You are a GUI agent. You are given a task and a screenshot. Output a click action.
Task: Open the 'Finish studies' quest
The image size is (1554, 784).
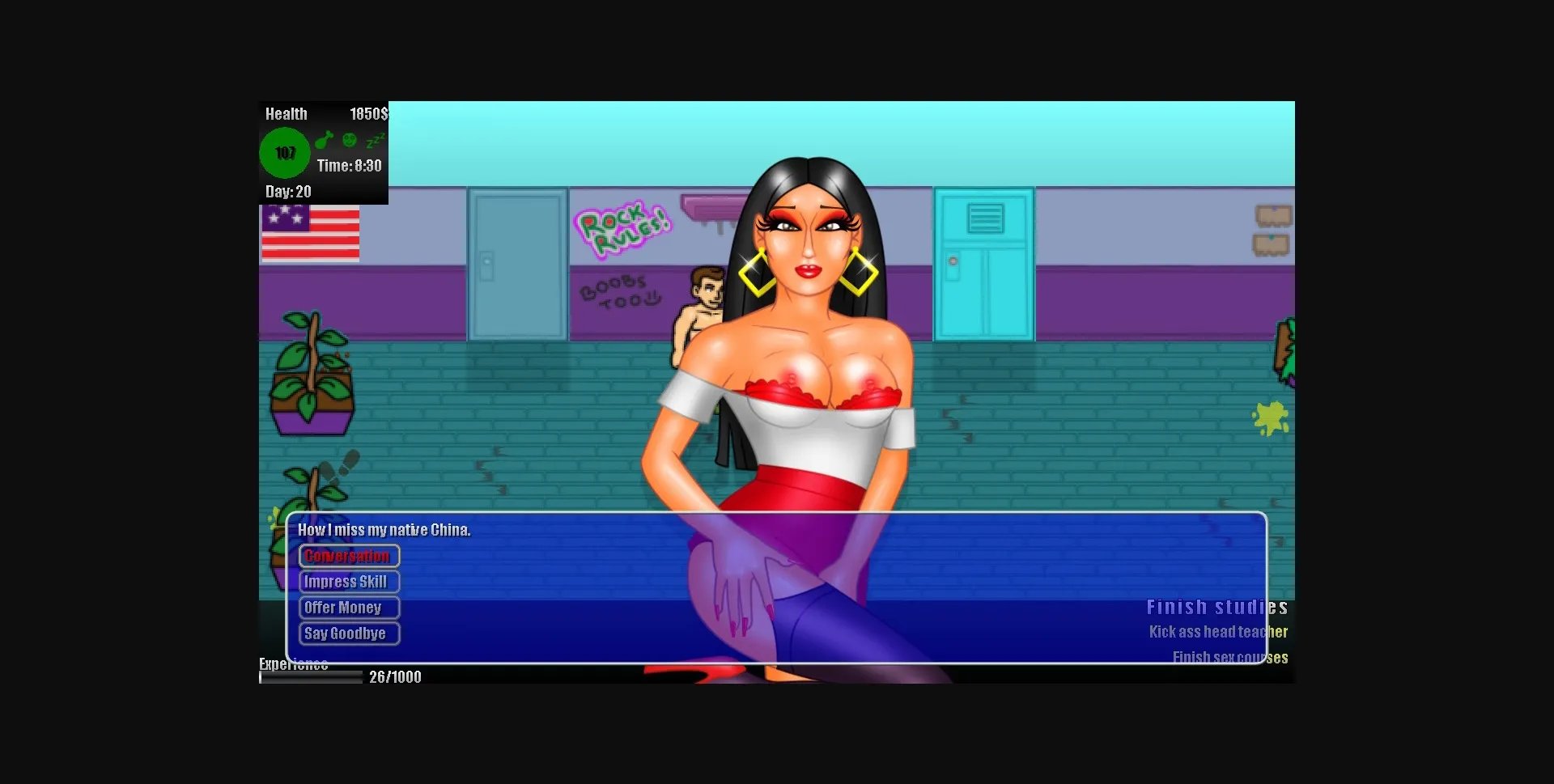click(1217, 607)
